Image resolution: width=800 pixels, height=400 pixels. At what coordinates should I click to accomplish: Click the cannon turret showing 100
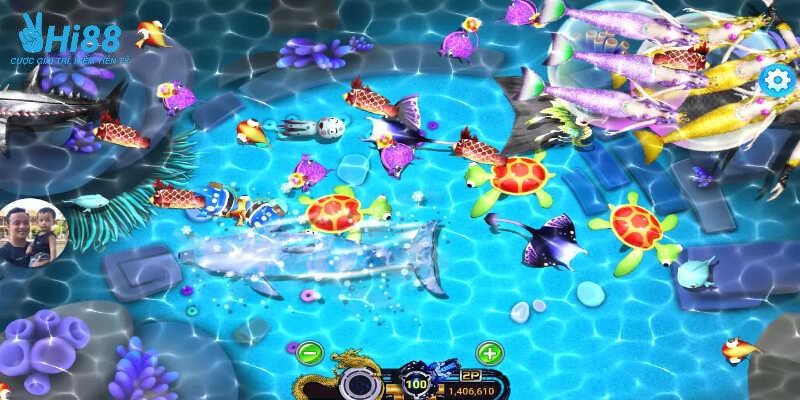(415, 382)
